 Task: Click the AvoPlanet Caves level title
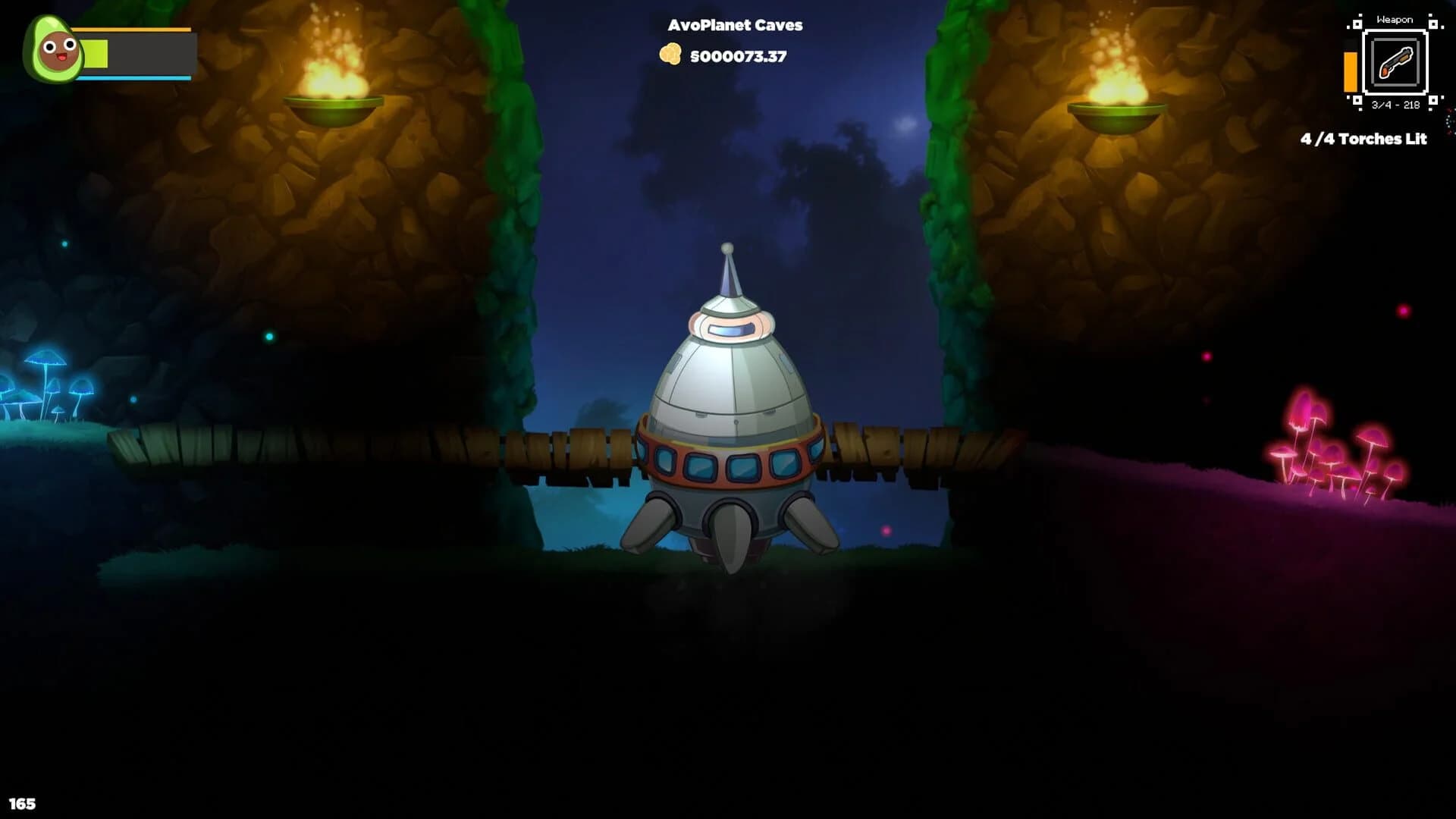tap(734, 25)
